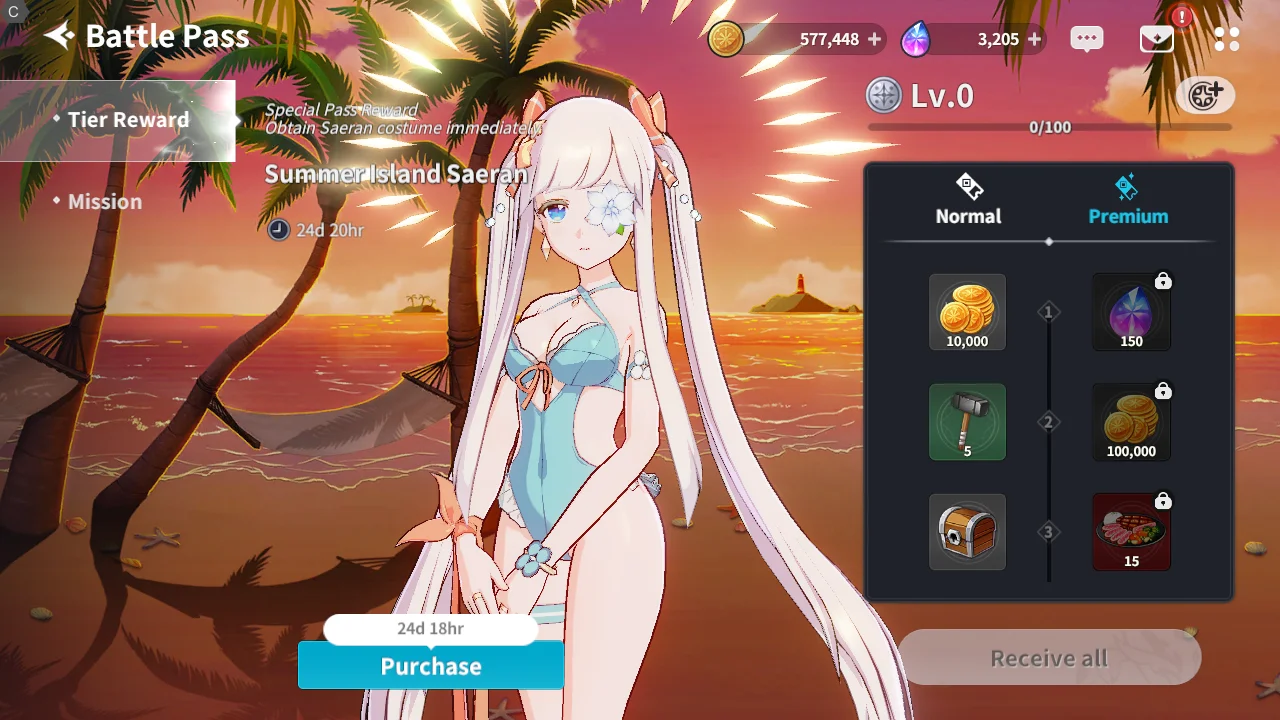Click the Receive all button

pyautogui.click(x=1049, y=658)
